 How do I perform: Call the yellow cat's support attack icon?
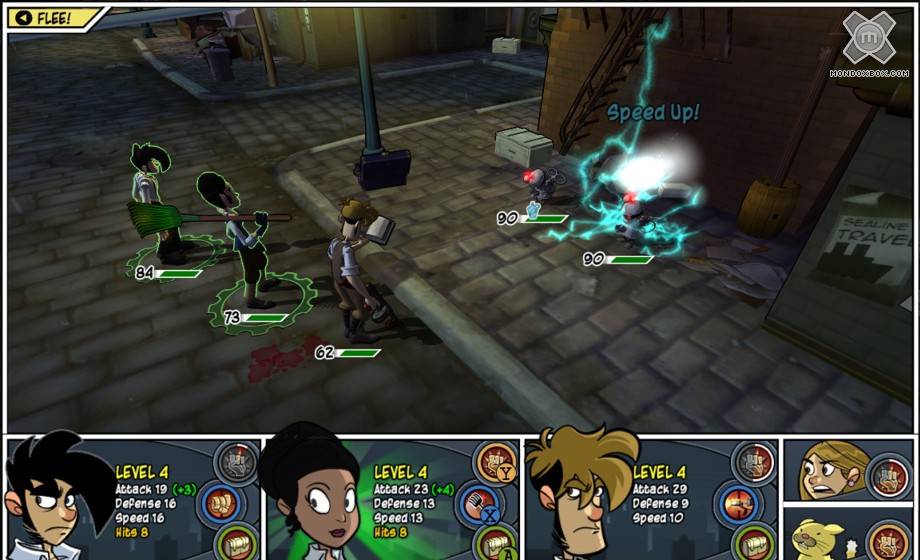(887, 540)
